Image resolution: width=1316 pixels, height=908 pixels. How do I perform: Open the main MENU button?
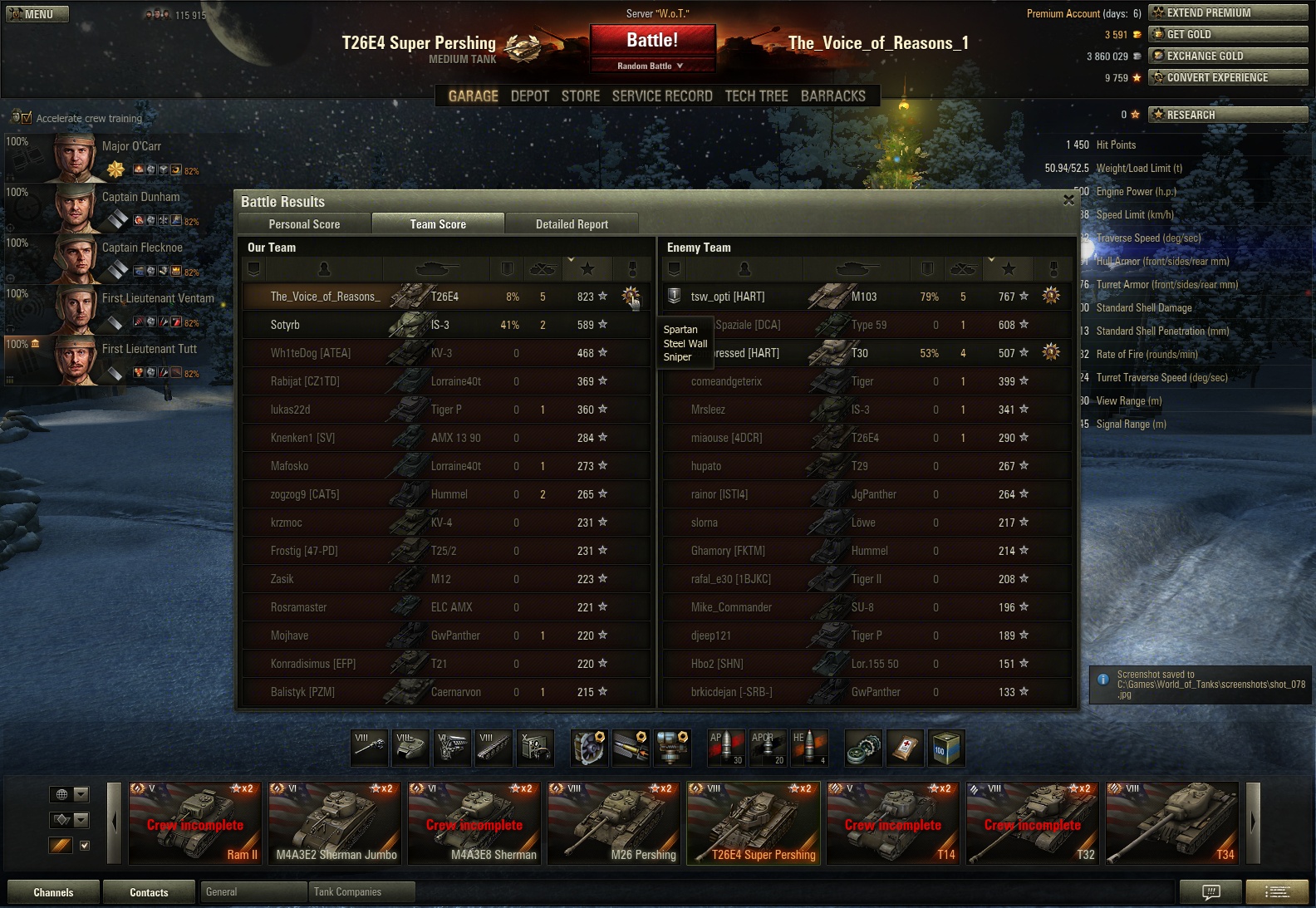point(37,14)
